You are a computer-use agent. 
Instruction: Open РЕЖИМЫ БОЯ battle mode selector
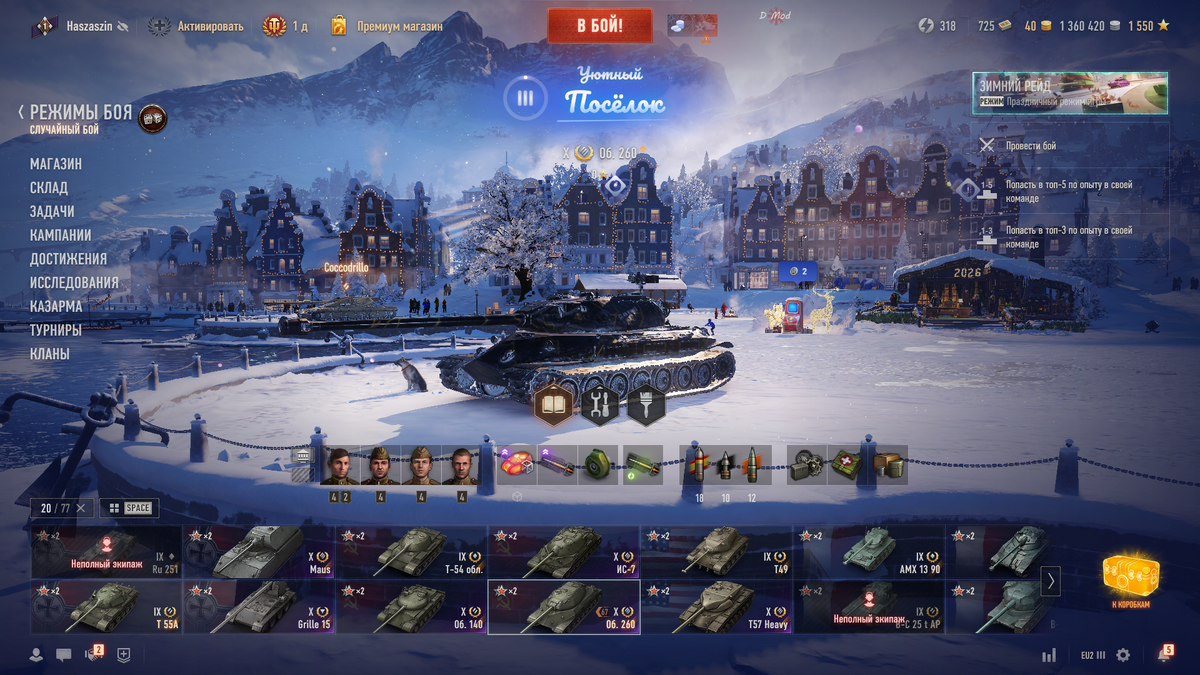(x=80, y=113)
